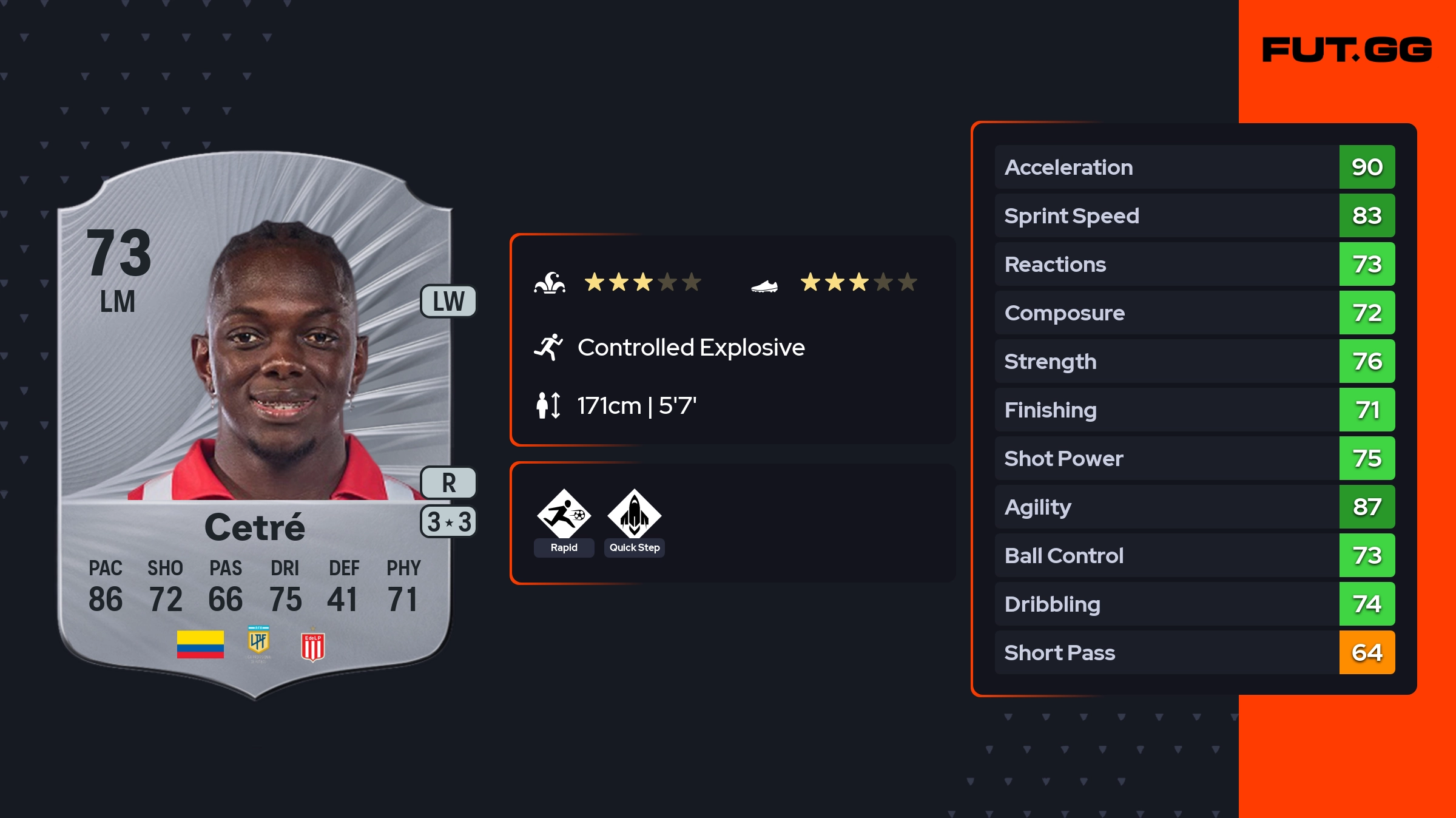Viewport: 1456px width, 818px height.
Task: Open the Quick Step playstyle icon
Action: [634, 515]
